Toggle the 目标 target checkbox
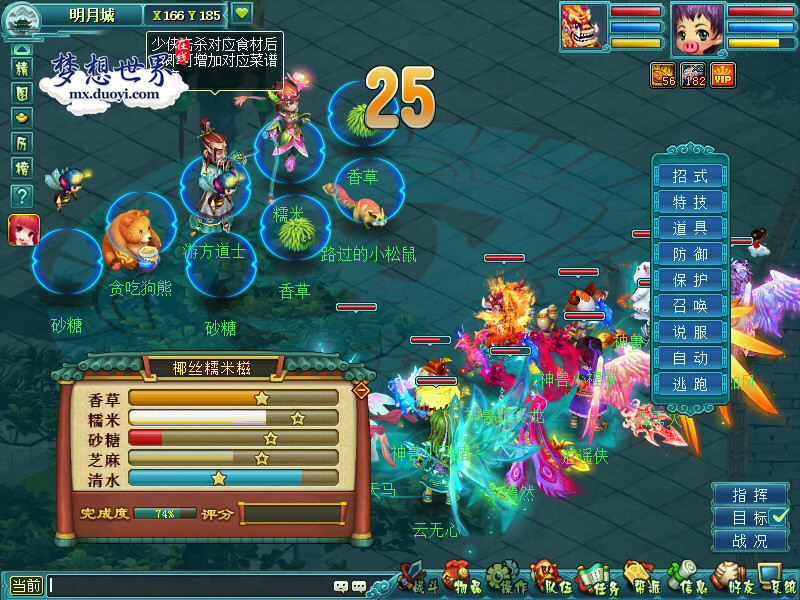 pyautogui.click(x=780, y=517)
